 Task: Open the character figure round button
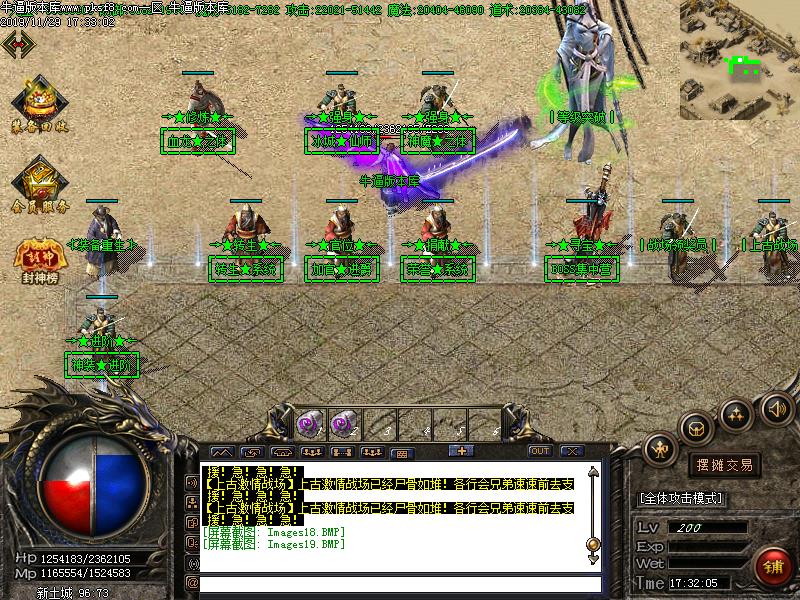(660, 449)
